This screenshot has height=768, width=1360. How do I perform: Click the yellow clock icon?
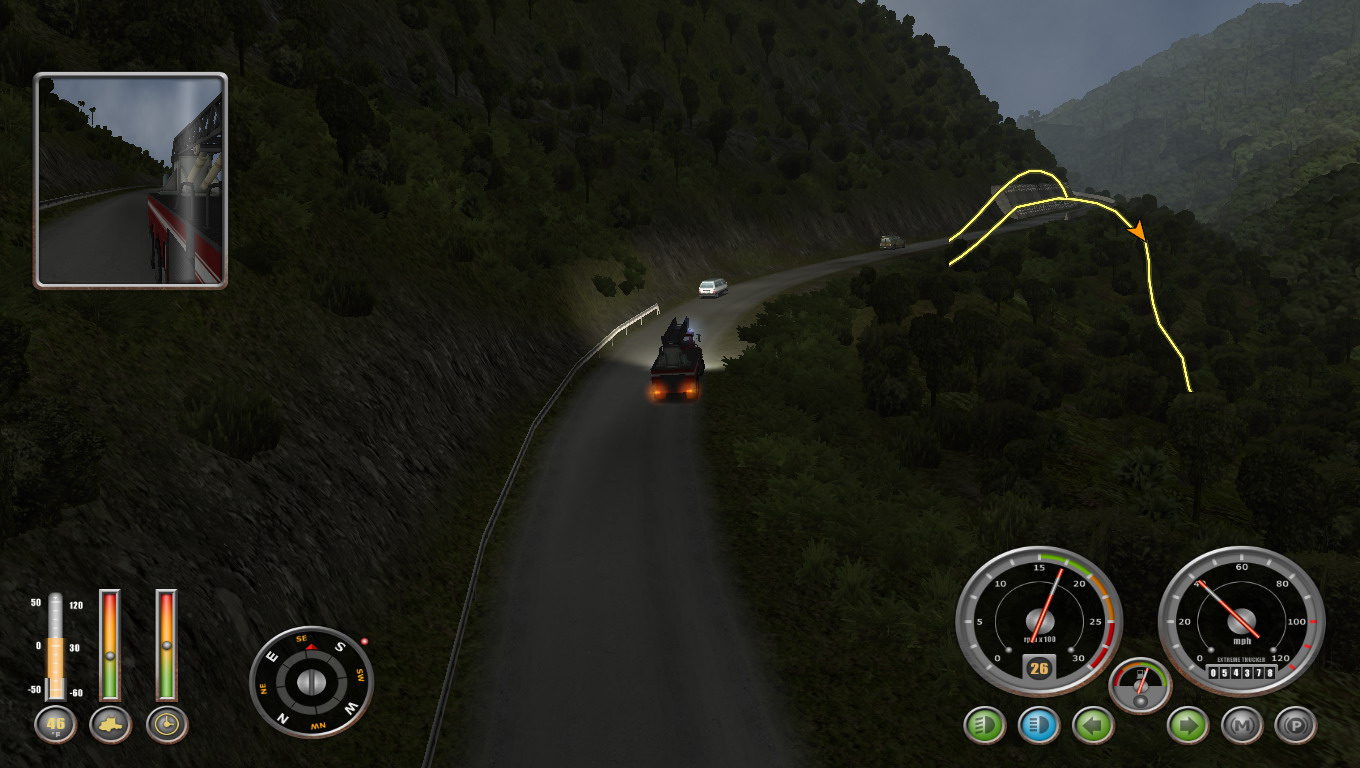click(167, 725)
